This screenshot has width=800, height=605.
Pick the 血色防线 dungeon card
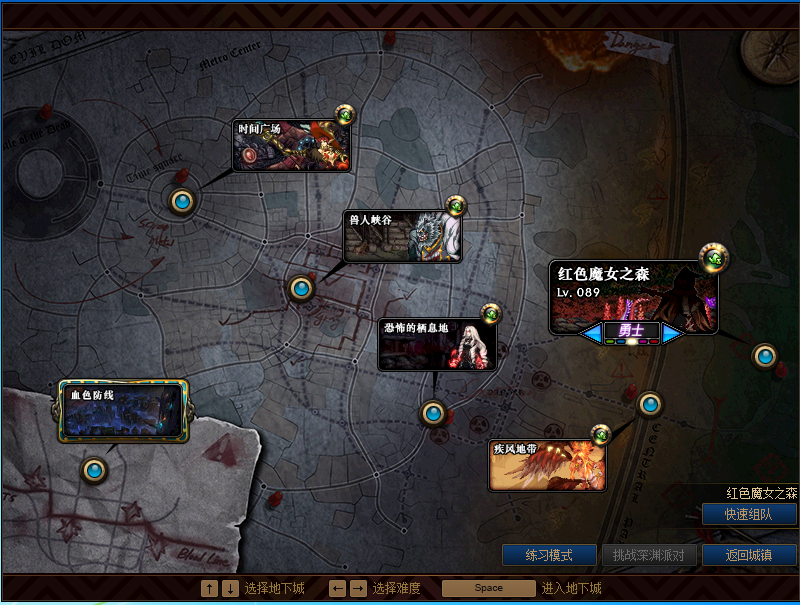tap(123, 411)
